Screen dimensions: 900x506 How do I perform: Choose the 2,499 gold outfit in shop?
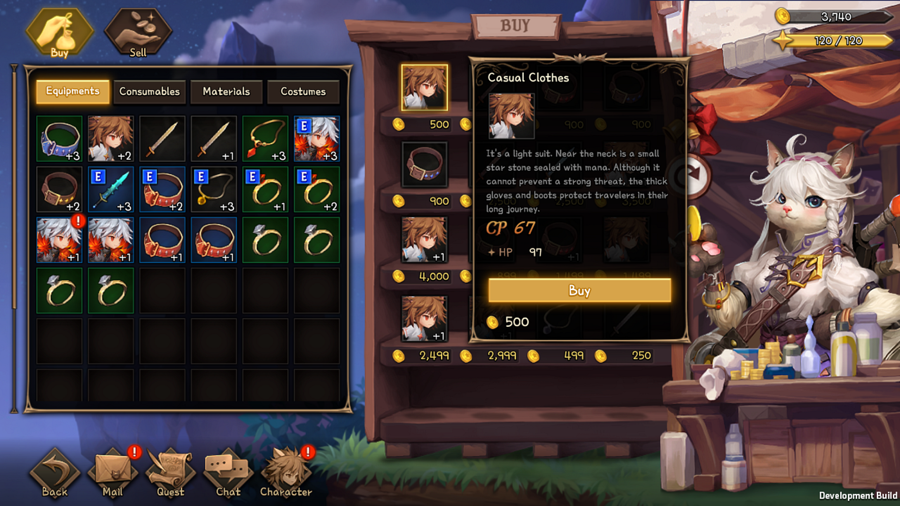424,319
